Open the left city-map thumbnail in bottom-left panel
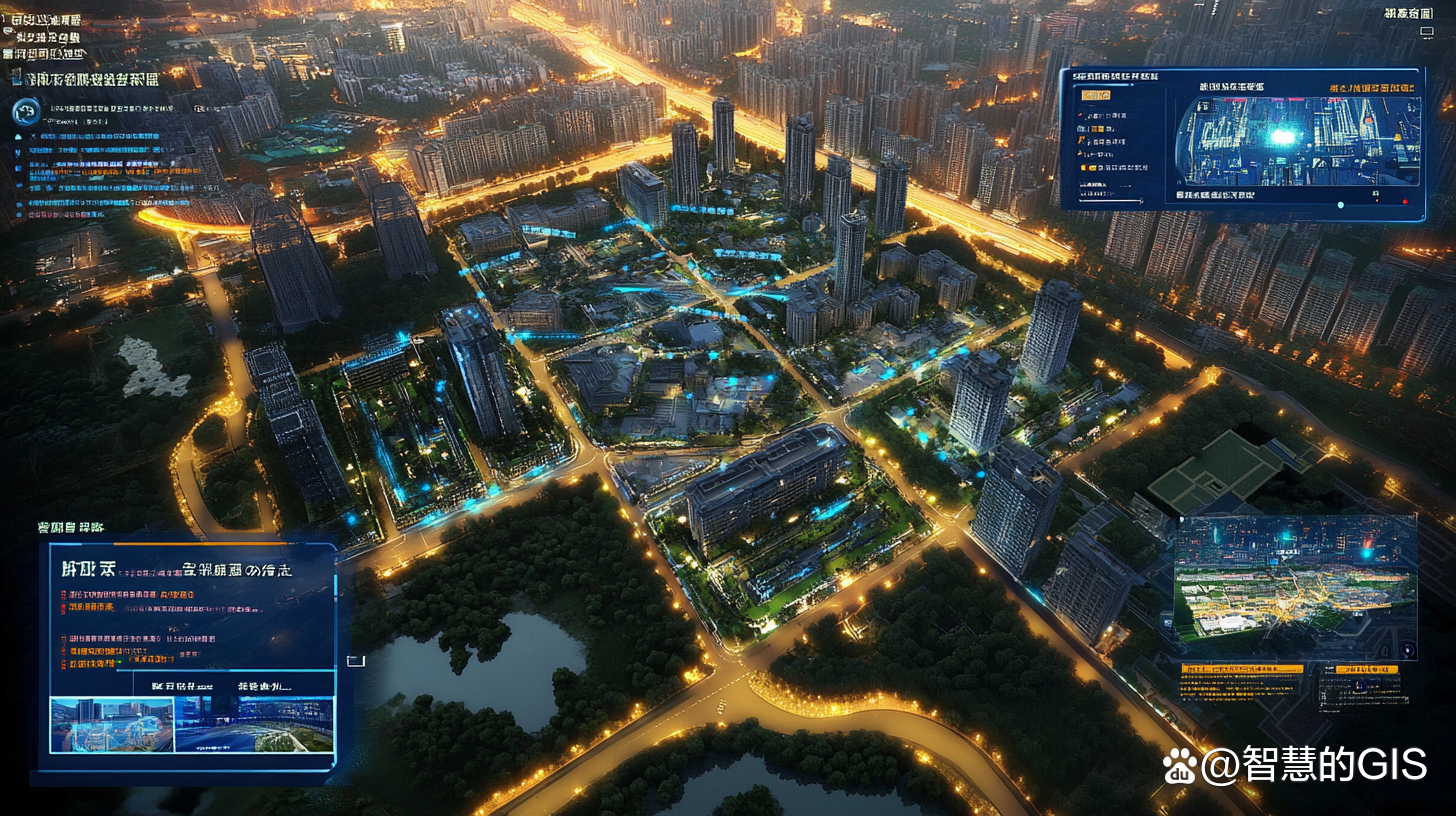This screenshot has height=816, width=1456. point(111,725)
